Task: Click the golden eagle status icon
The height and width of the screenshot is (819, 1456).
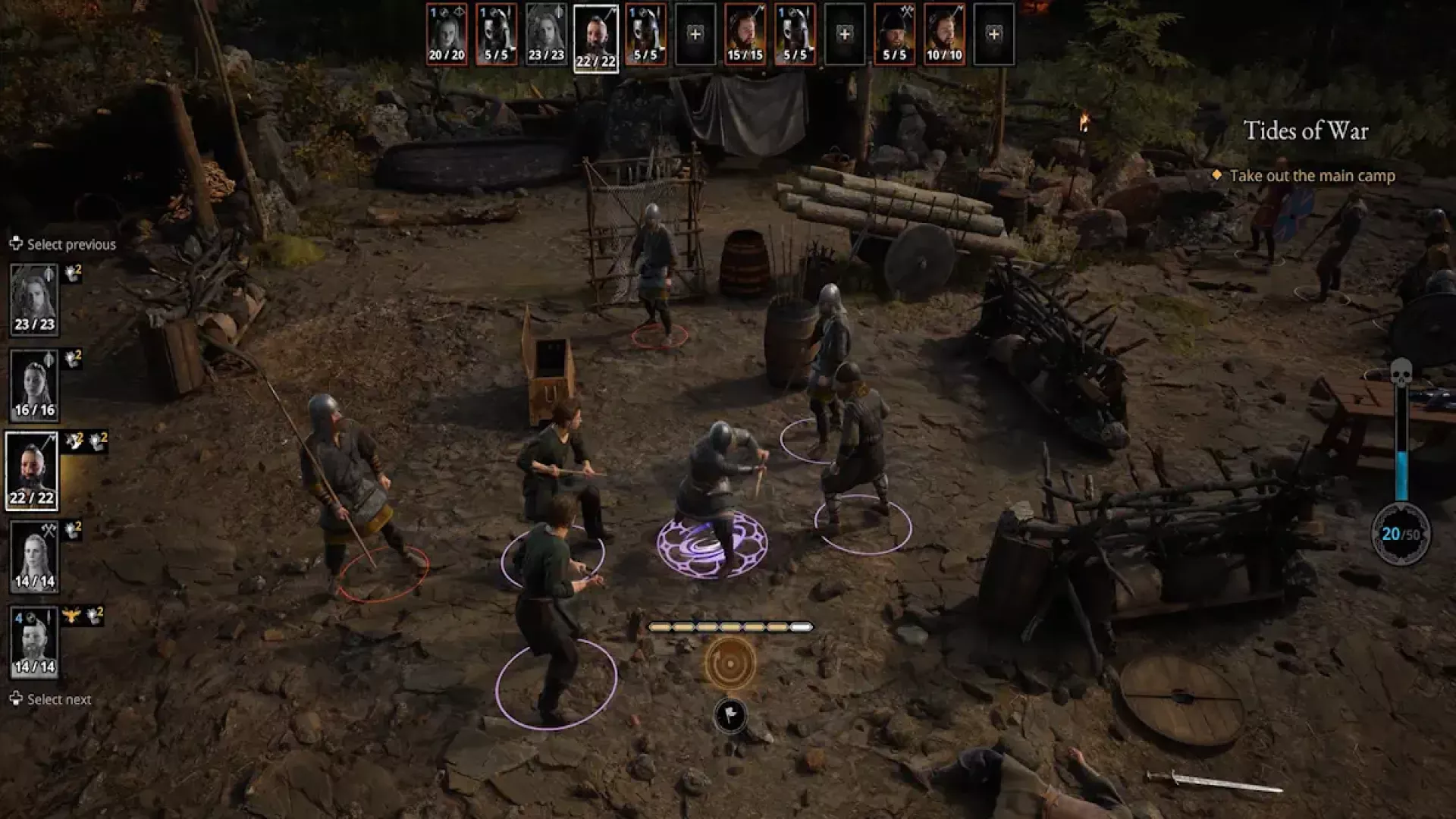Action: (72, 615)
